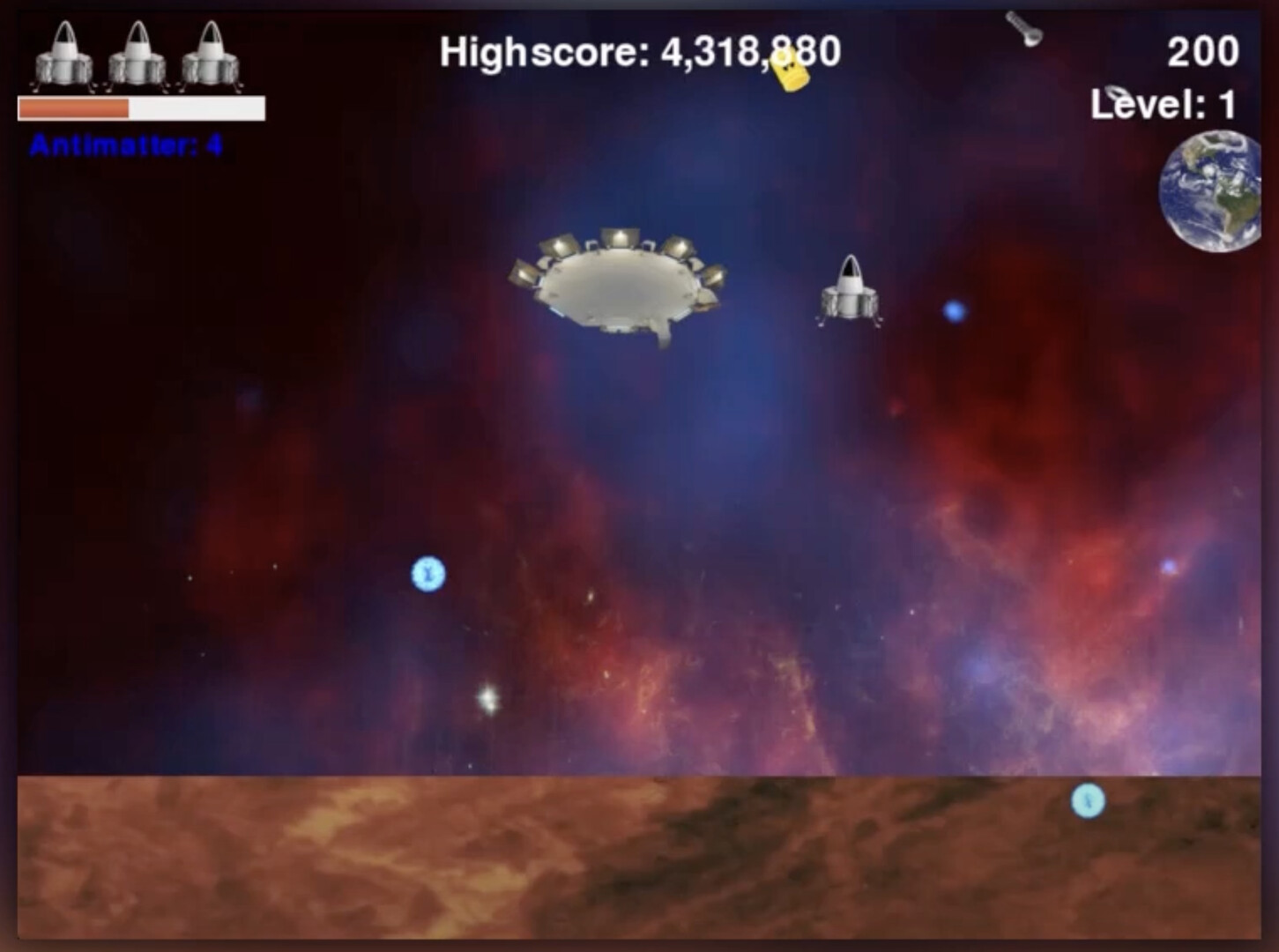
Task: Select the faint blue orb near the lander
Action: tap(955, 310)
